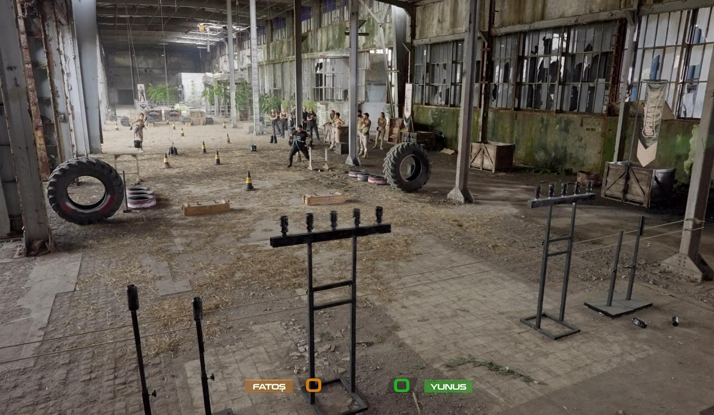The image size is (714, 415).
Task: Click the orange square score marker
Action: coord(313,385)
